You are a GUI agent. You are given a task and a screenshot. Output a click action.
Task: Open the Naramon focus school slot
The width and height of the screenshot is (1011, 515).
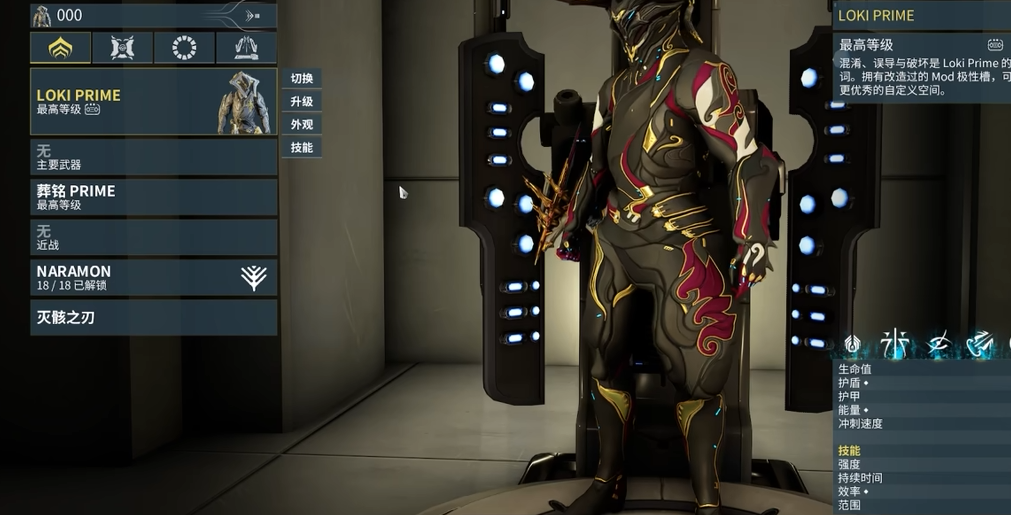pos(153,277)
